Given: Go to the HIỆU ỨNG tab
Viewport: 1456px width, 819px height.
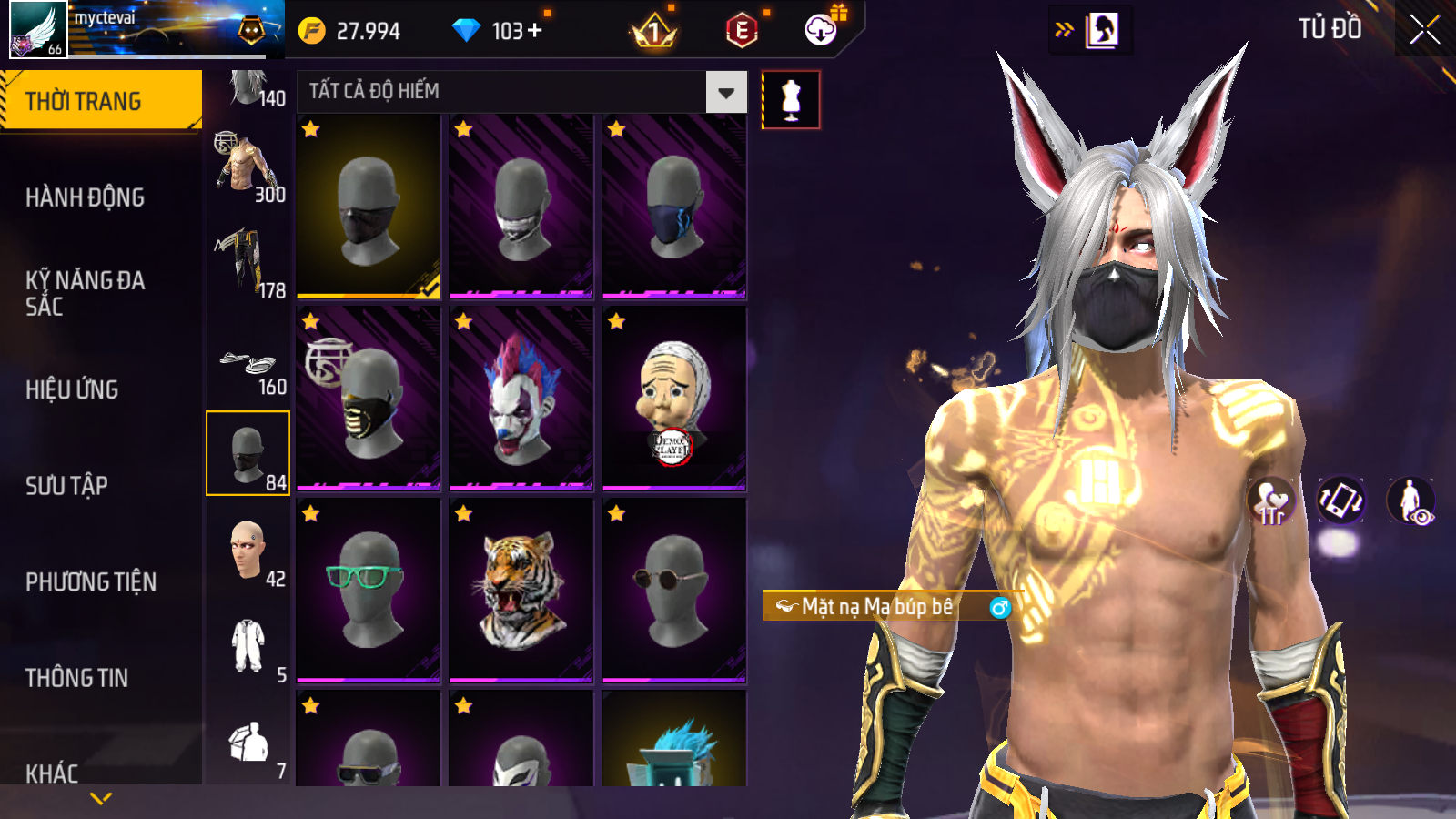Looking at the screenshot, I should pyautogui.click(x=73, y=389).
